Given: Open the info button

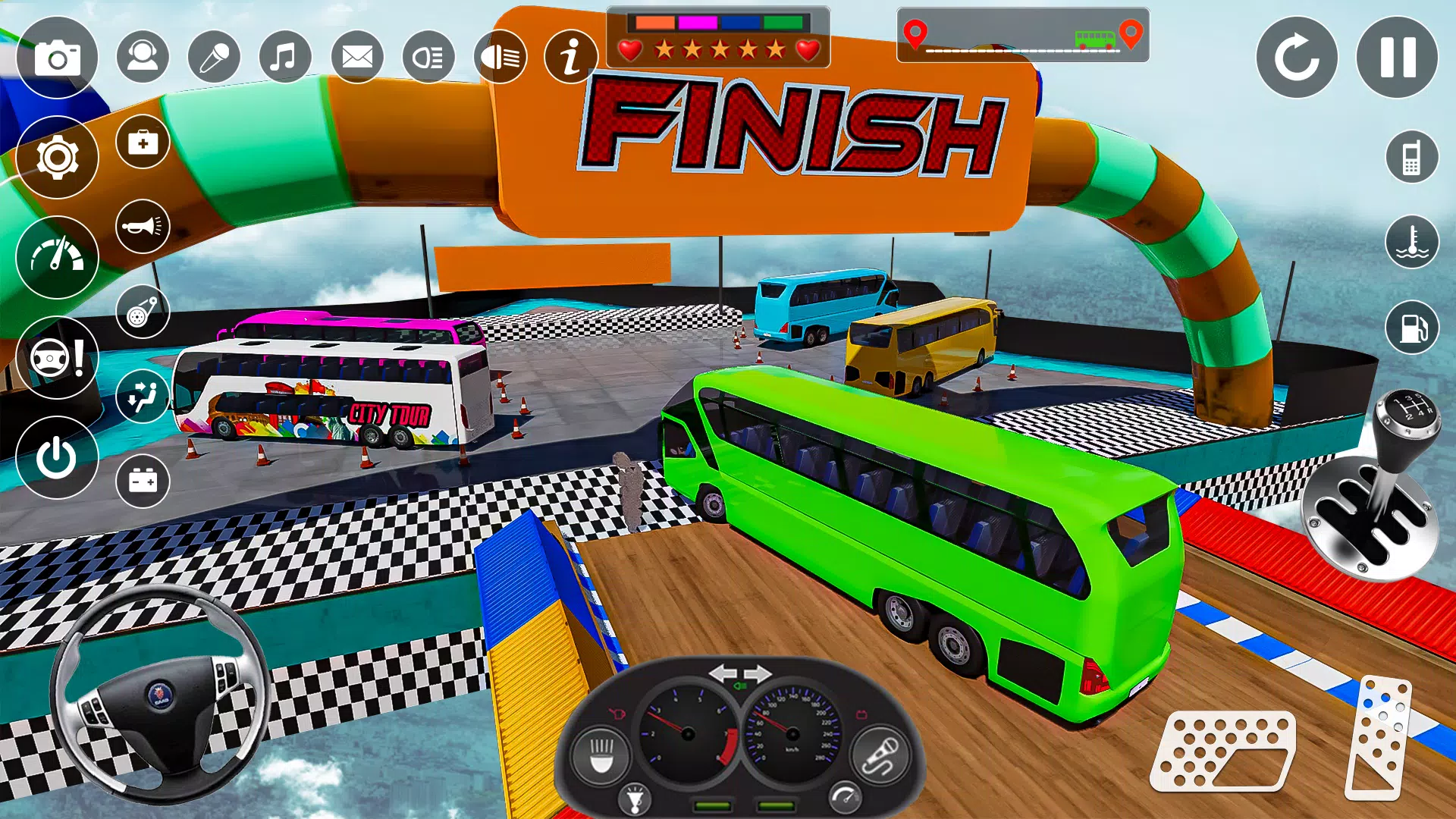Looking at the screenshot, I should pyautogui.click(x=571, y=57).
